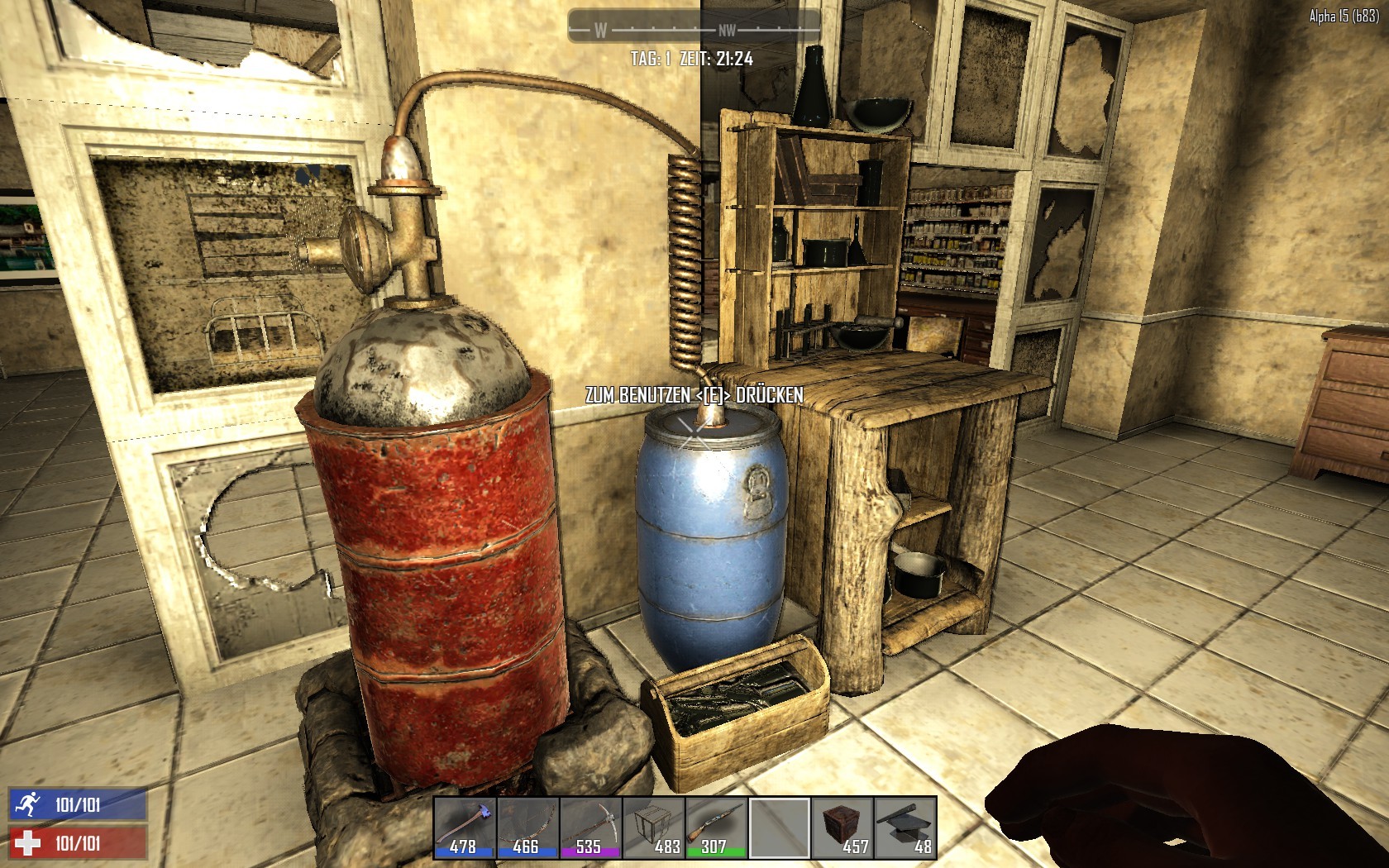Choose the wood frame block stack
Image resolution: width=1389 pixels, height=868 pixels.
tap(653, 827)
